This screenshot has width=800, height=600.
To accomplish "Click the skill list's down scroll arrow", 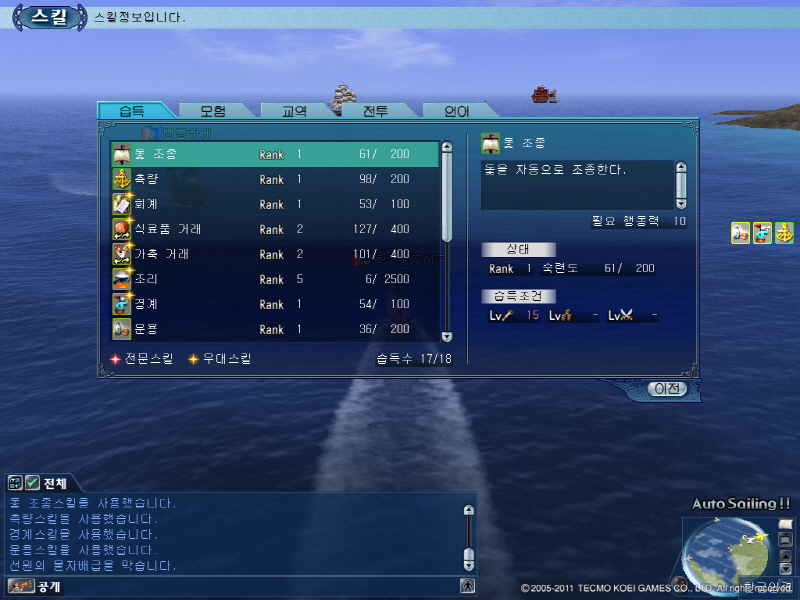I will click(x=447, y=337).
